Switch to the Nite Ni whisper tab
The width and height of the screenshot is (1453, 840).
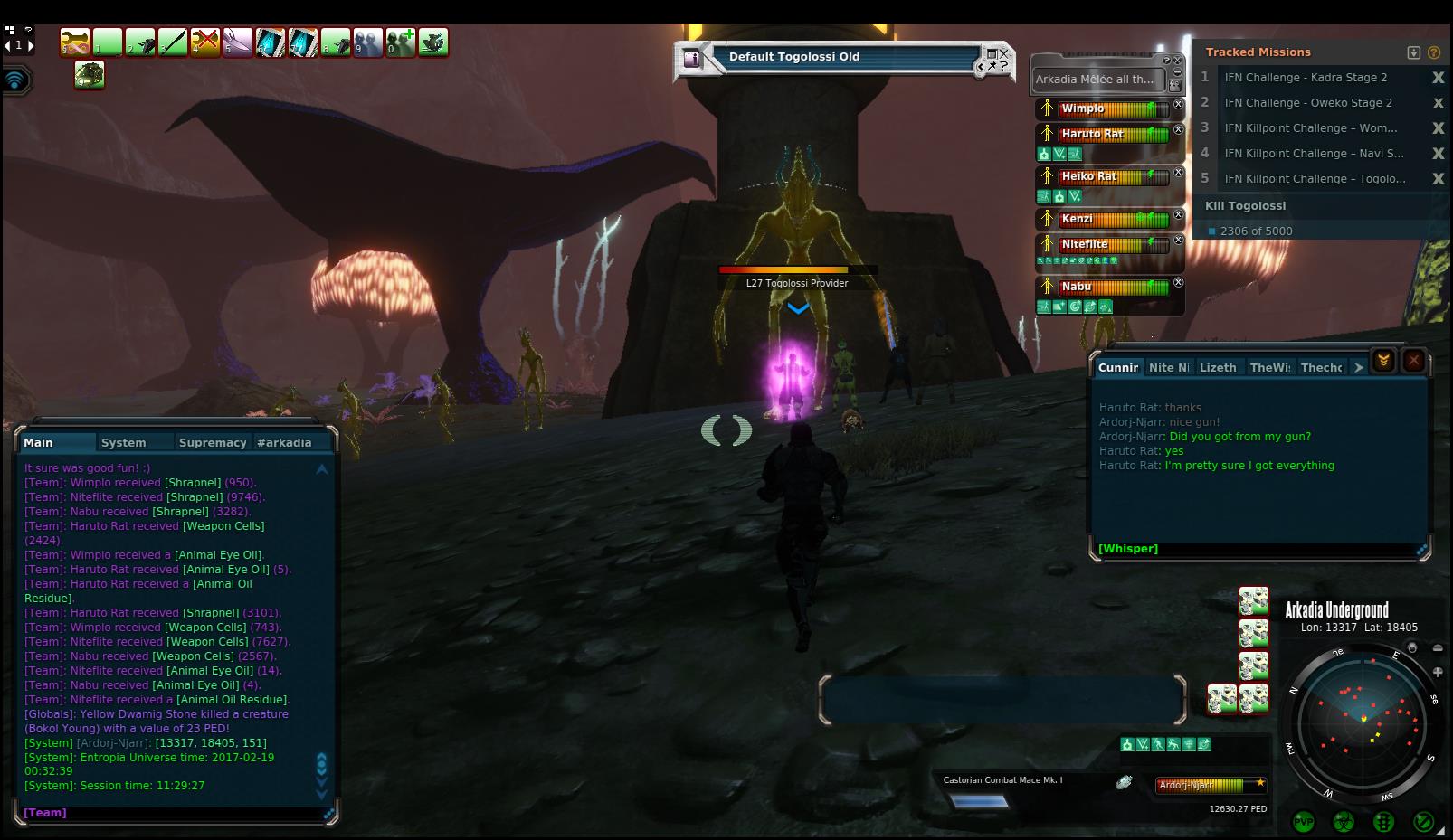[1168, 367]
